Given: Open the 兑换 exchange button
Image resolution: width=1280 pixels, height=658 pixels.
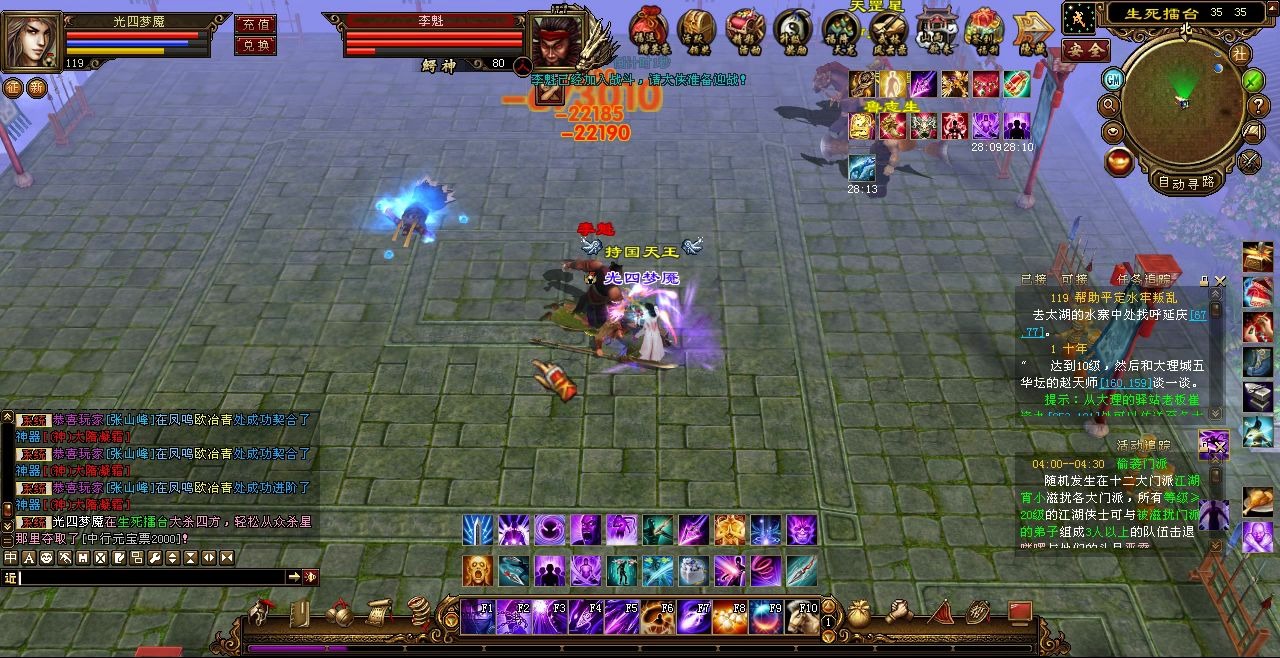Looking at the screenshot, I should pos(255,45).
